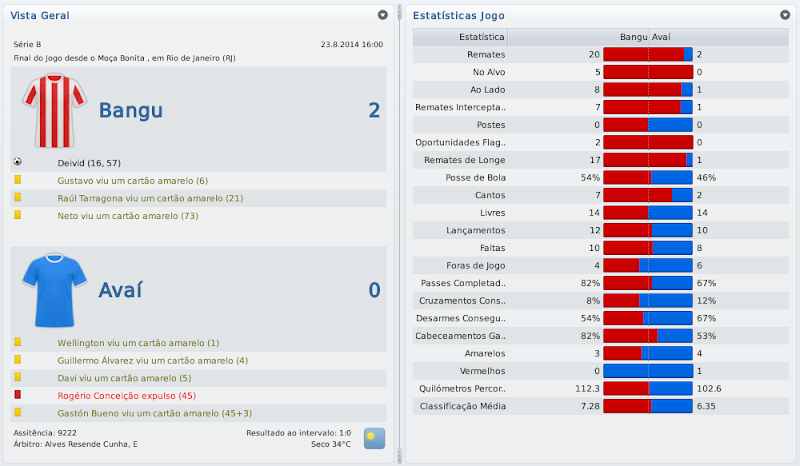Select Gustavo's yellow card event

(133, 180)
